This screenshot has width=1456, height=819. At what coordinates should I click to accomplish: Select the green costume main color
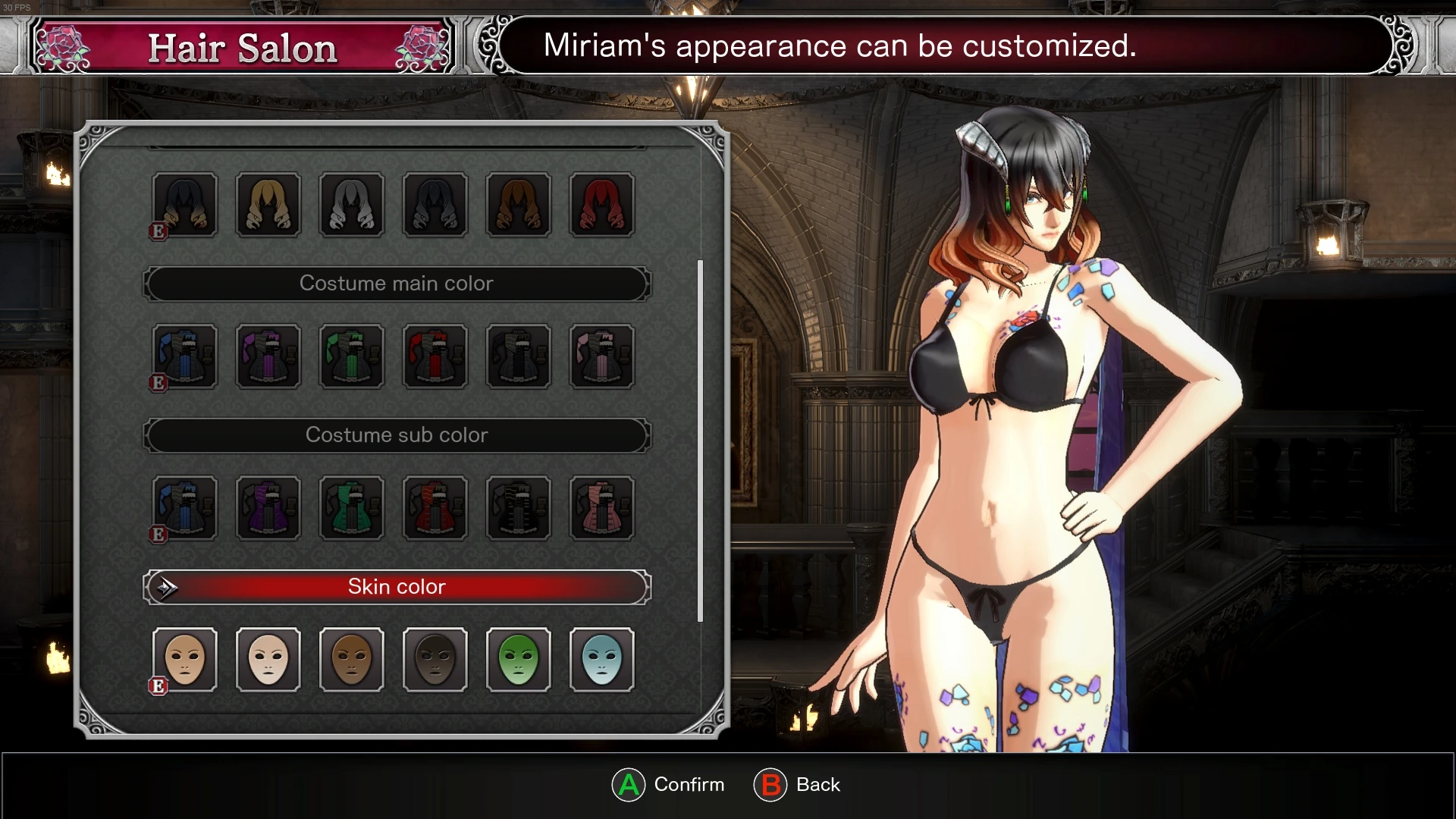[352, 356]
